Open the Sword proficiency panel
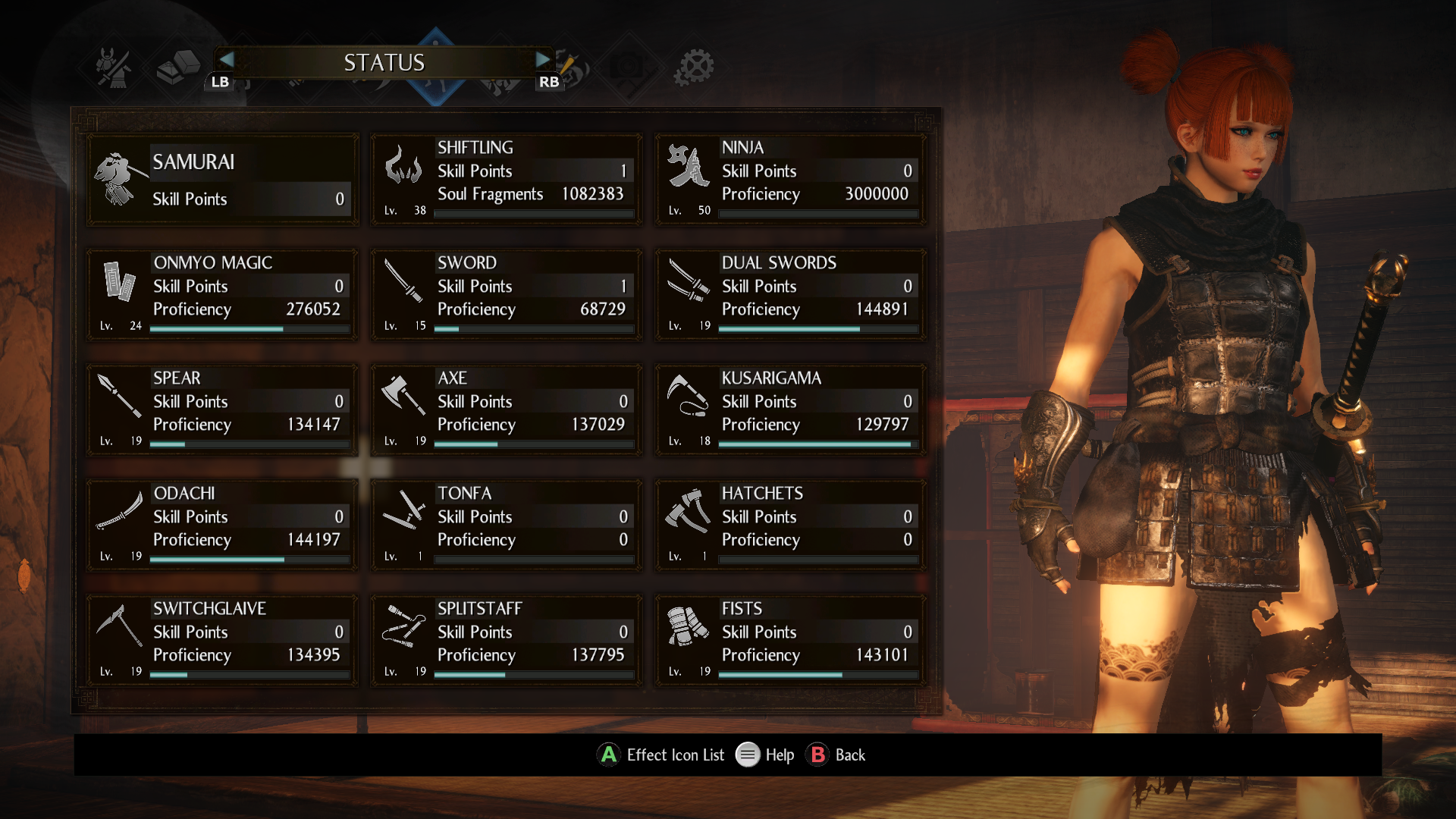The image size is (1456, 819). click(x=507, y=295)
